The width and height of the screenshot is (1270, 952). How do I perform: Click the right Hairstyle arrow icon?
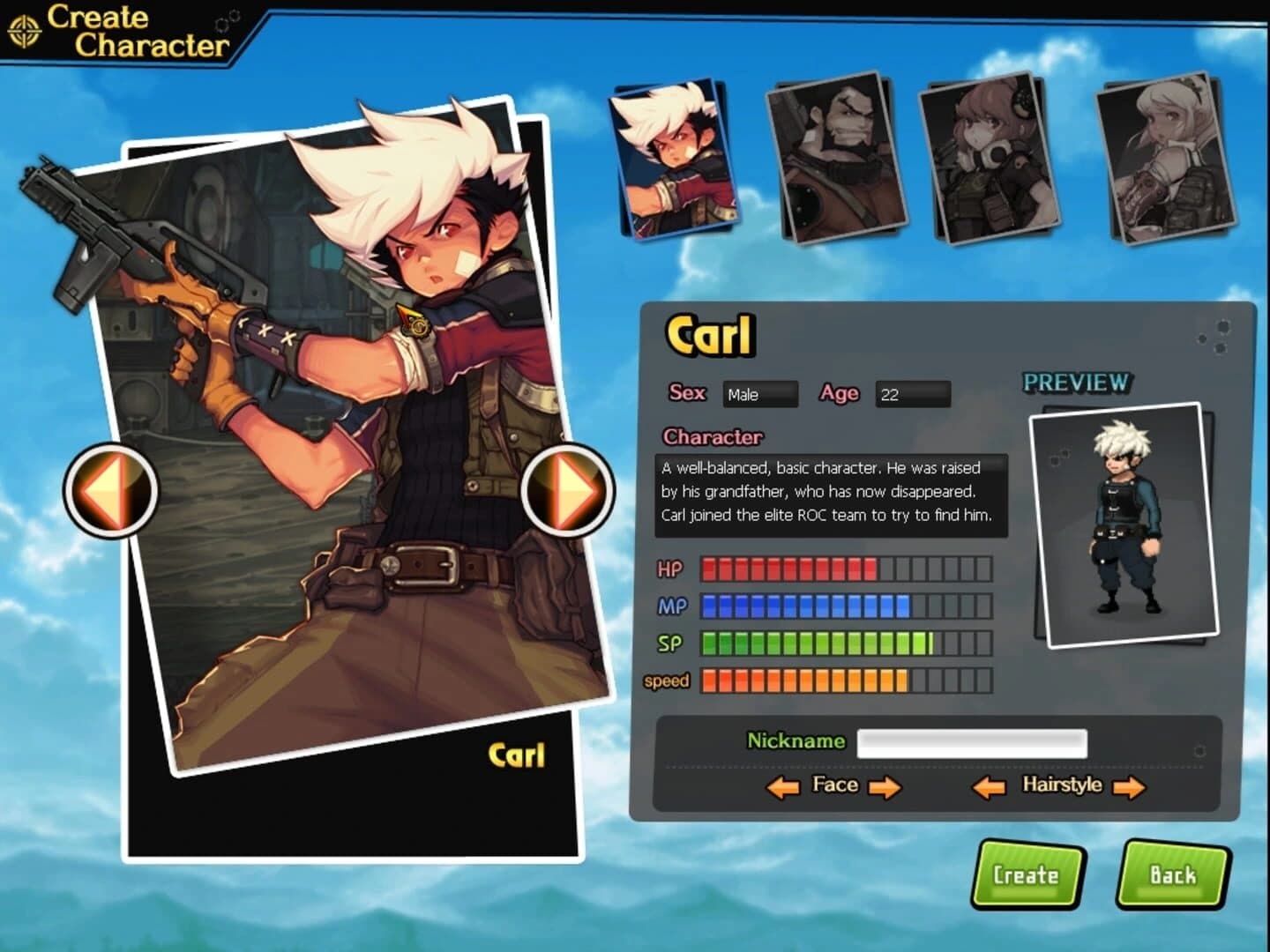1132,785
